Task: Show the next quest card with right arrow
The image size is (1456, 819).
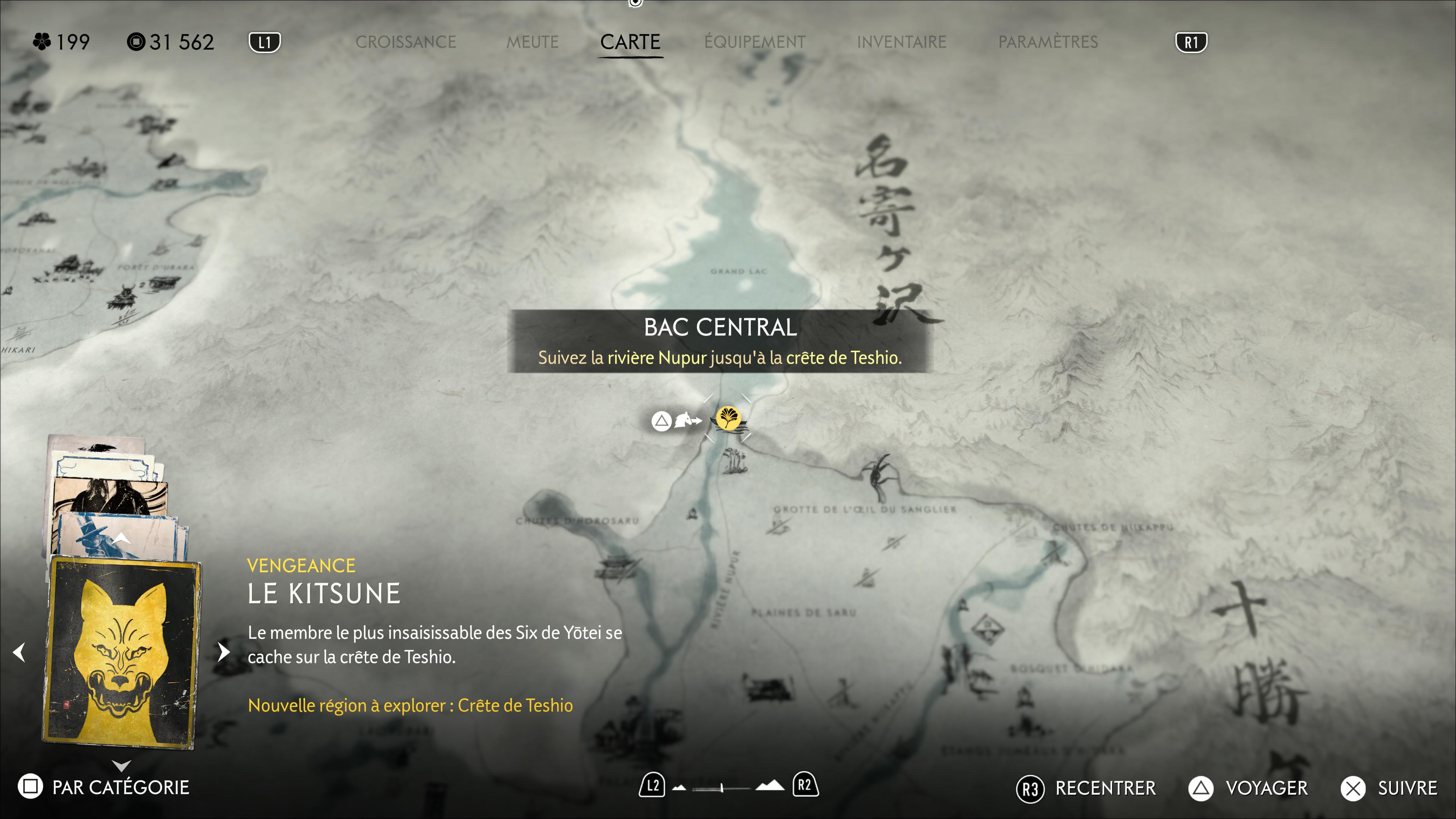Action: tap(224, 652)
